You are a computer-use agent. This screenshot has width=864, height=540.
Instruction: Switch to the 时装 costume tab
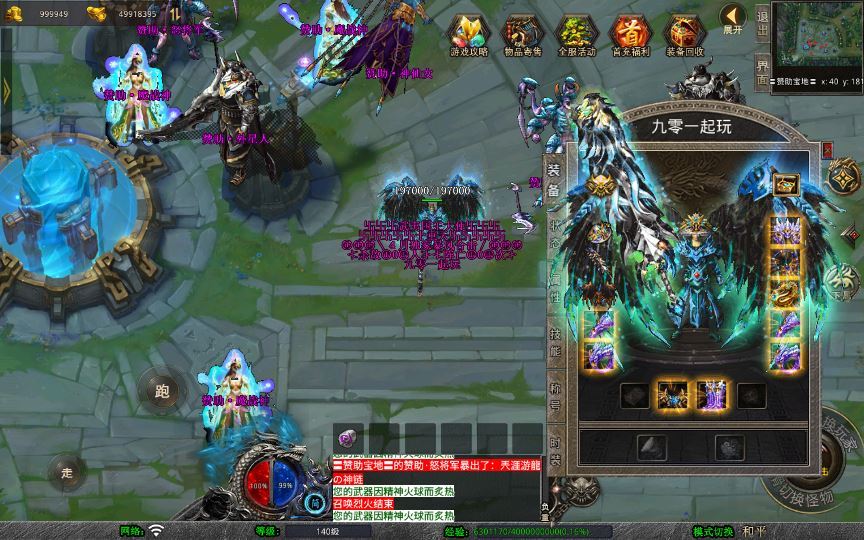(554, 450)
